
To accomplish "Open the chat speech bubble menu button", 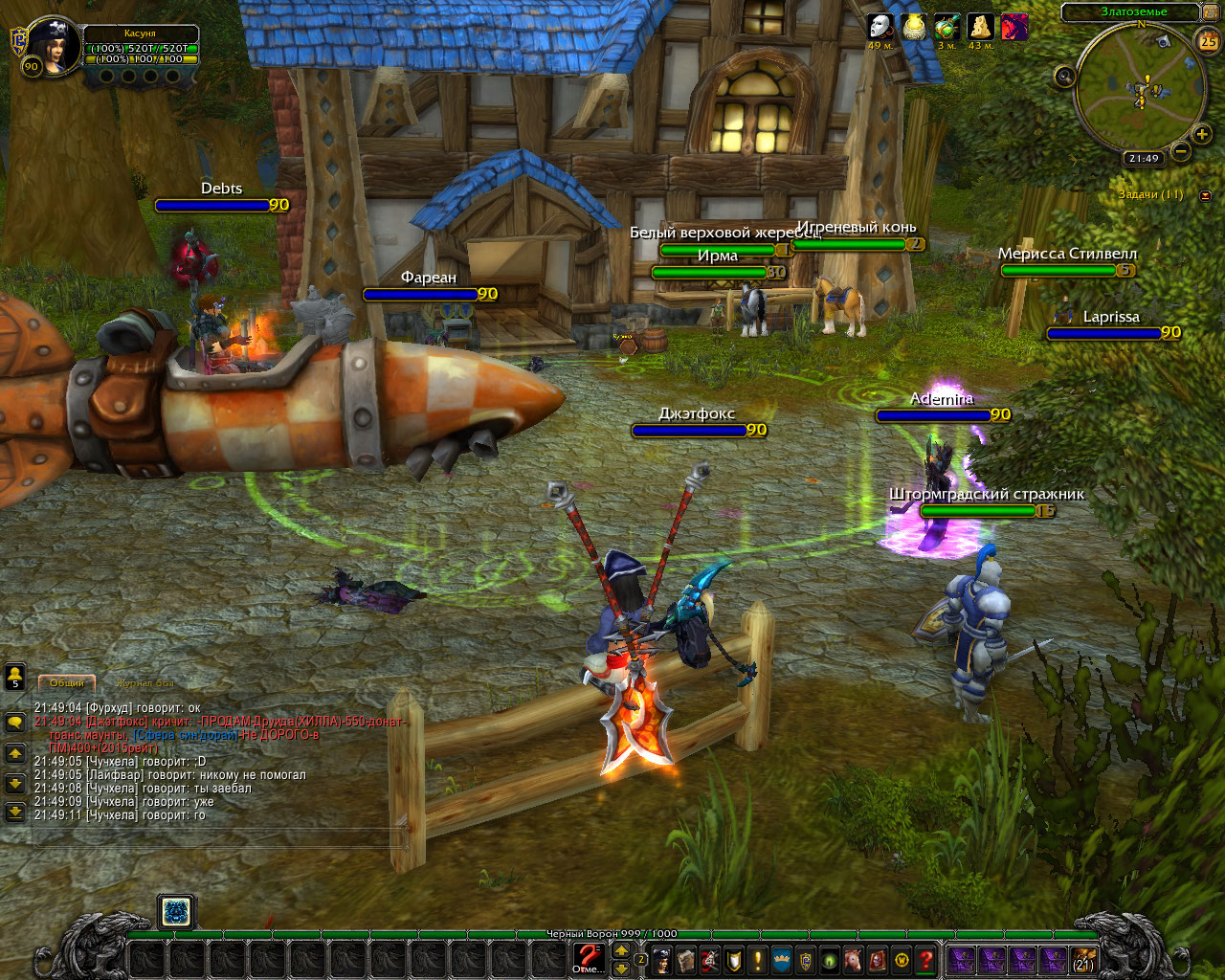I will pyautogui.click(x=15, y=724).
